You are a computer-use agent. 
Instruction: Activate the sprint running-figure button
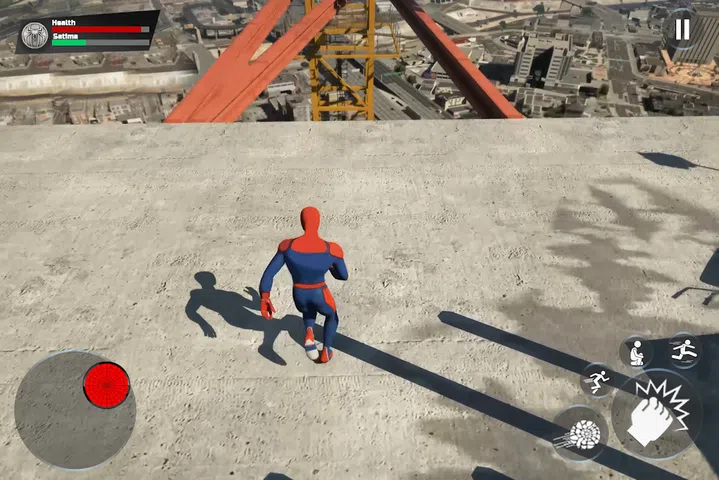pos(598,380)
